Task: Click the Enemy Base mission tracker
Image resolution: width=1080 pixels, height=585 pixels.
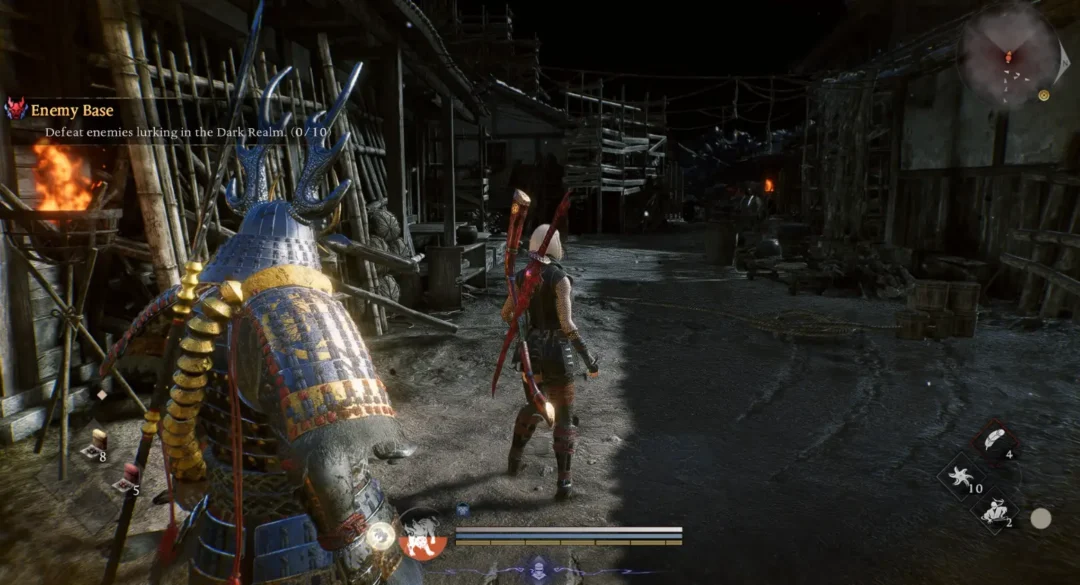Action: point(72,110)
